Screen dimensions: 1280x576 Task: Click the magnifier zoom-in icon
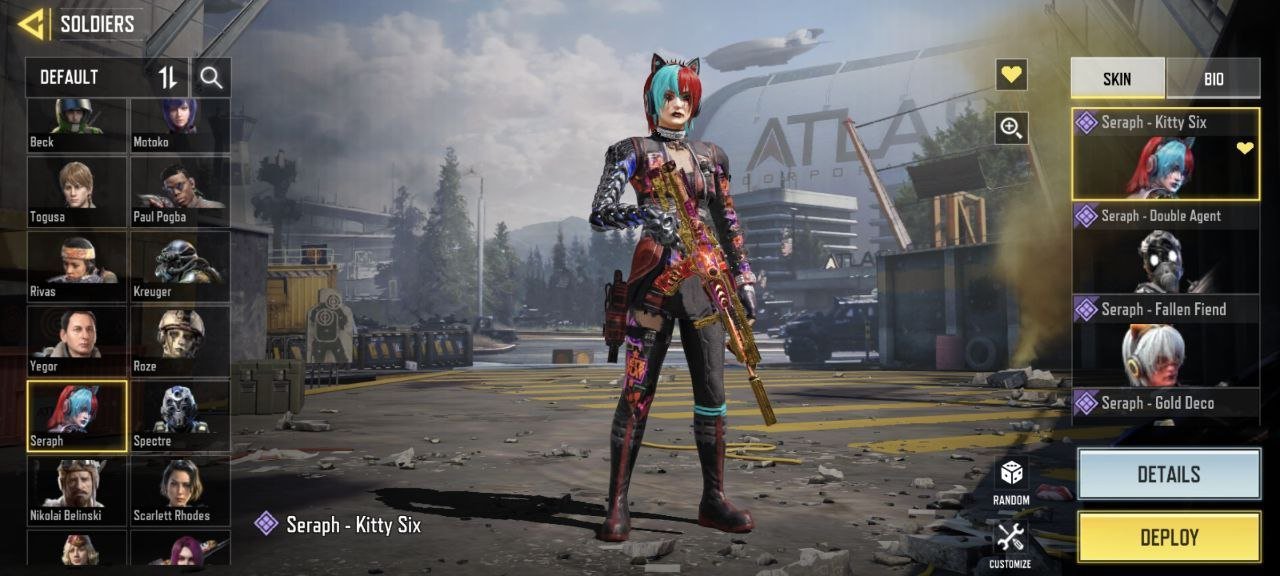1011,127
